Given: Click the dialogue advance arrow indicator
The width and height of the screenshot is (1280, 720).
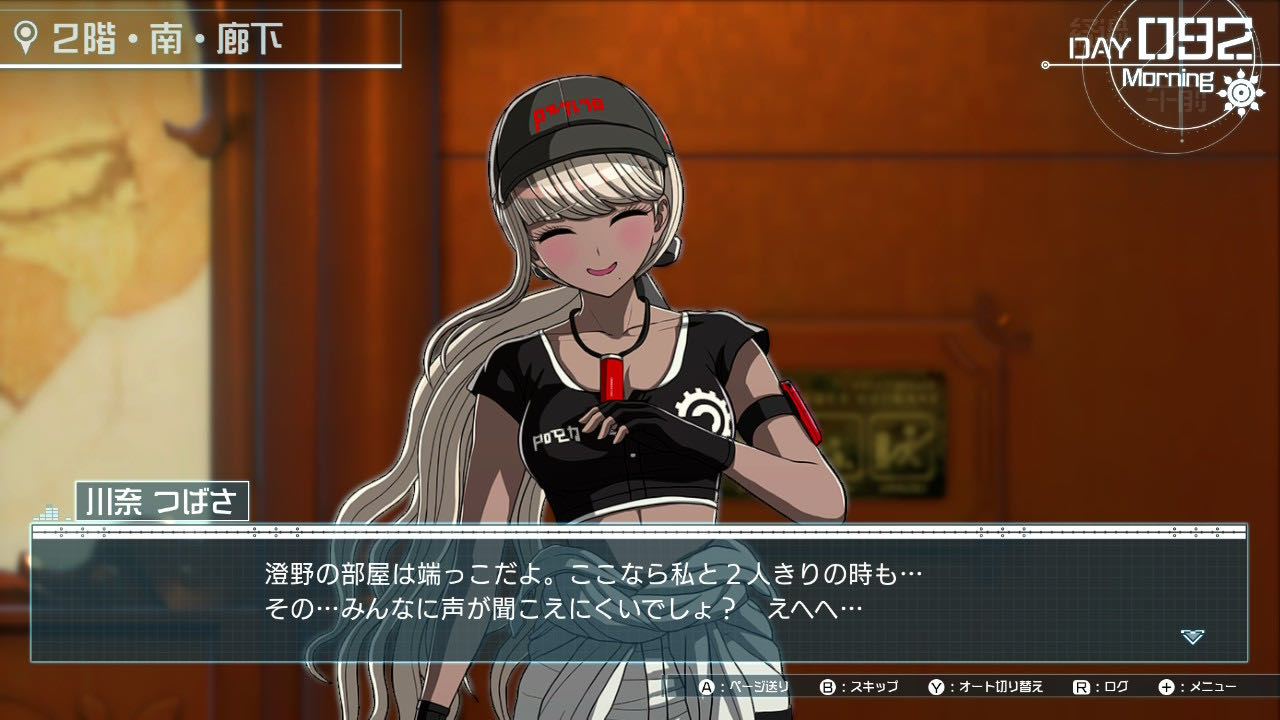Looking at the screenshot, I should [x=1192, y=636].
